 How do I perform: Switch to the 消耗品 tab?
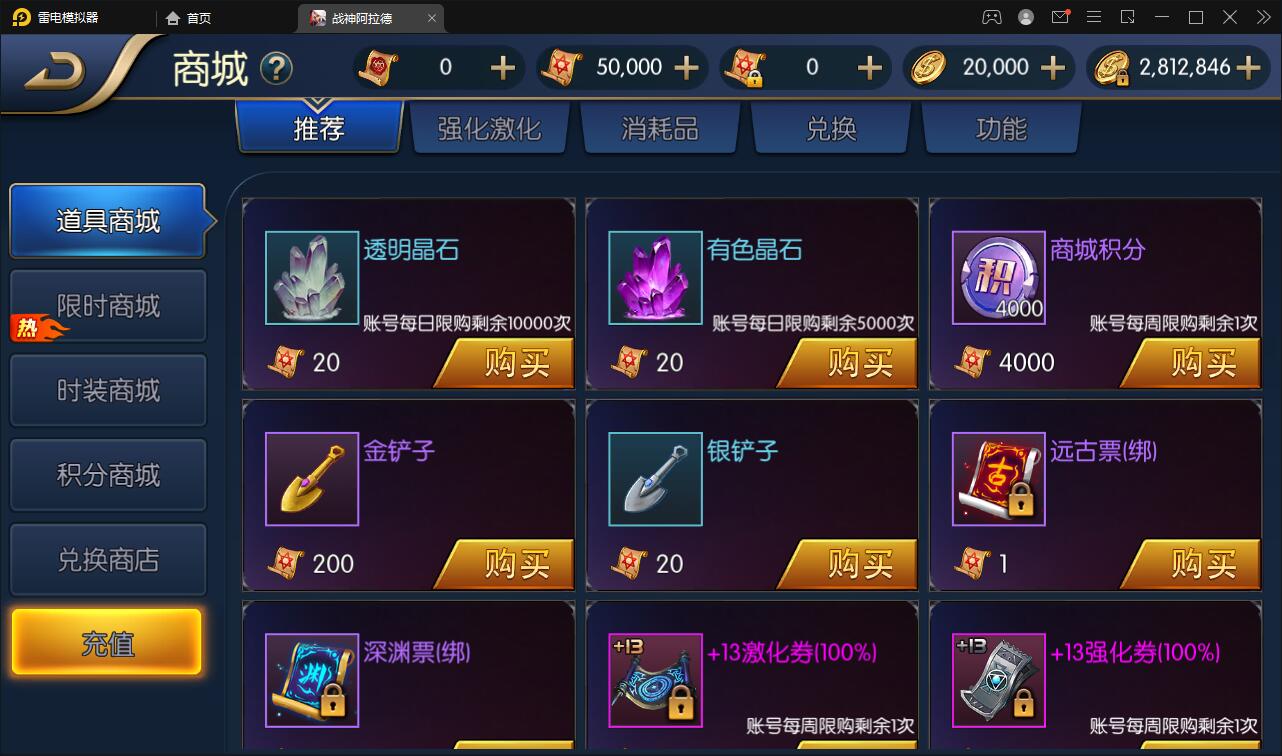coord(660,128)
